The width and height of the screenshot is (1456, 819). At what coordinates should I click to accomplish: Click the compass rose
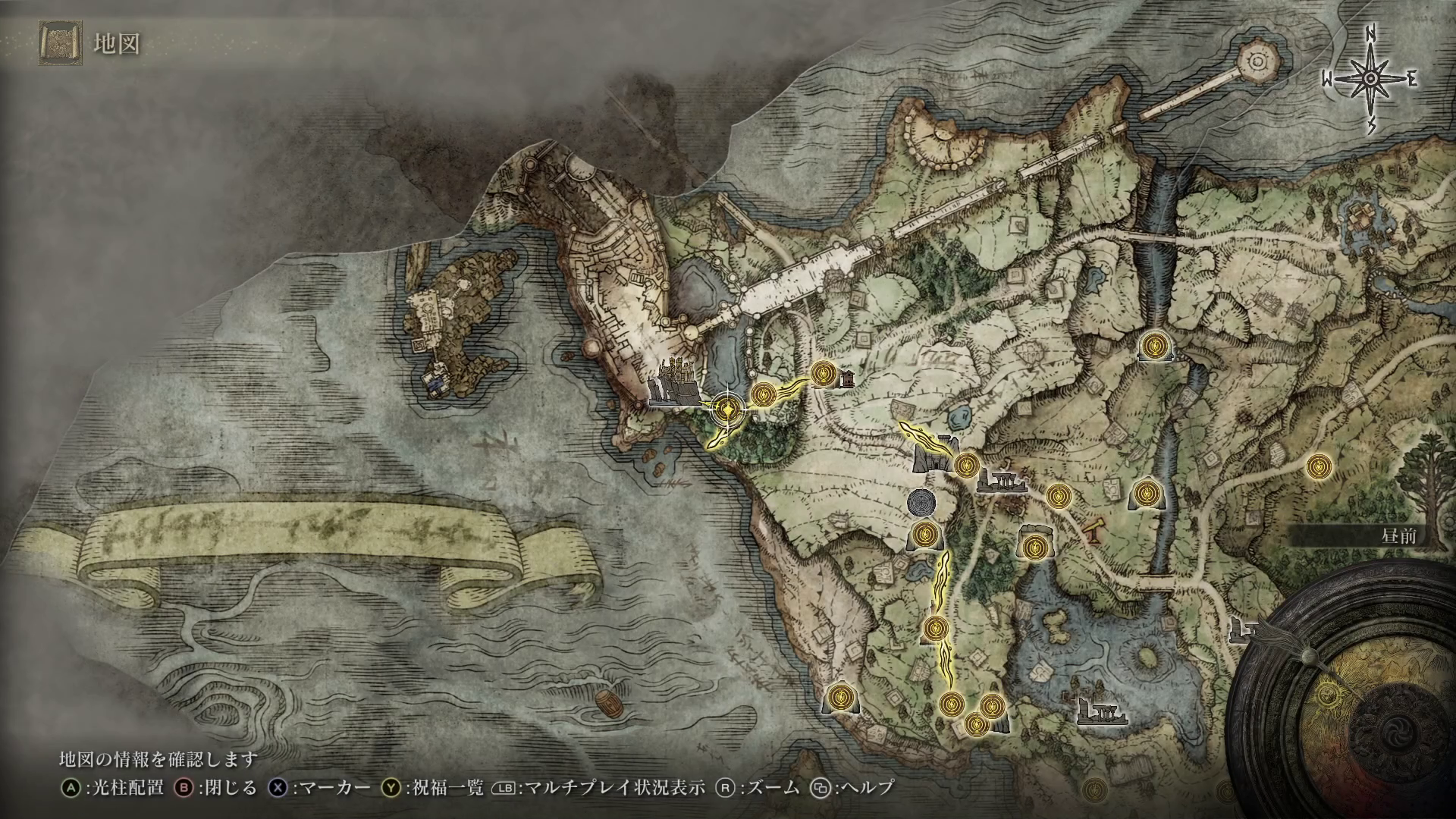[x=1370, y=80]
